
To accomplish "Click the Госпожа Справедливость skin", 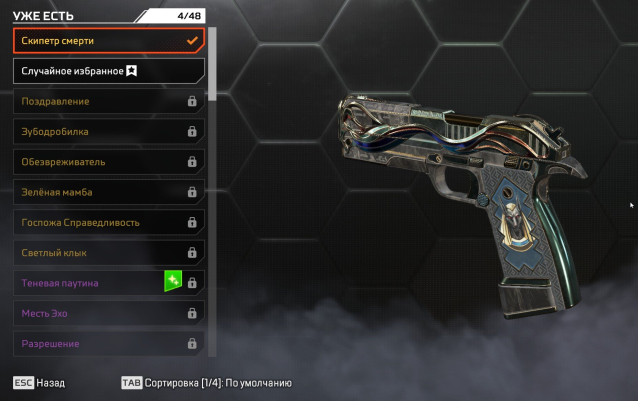I will tap(108, 222).
